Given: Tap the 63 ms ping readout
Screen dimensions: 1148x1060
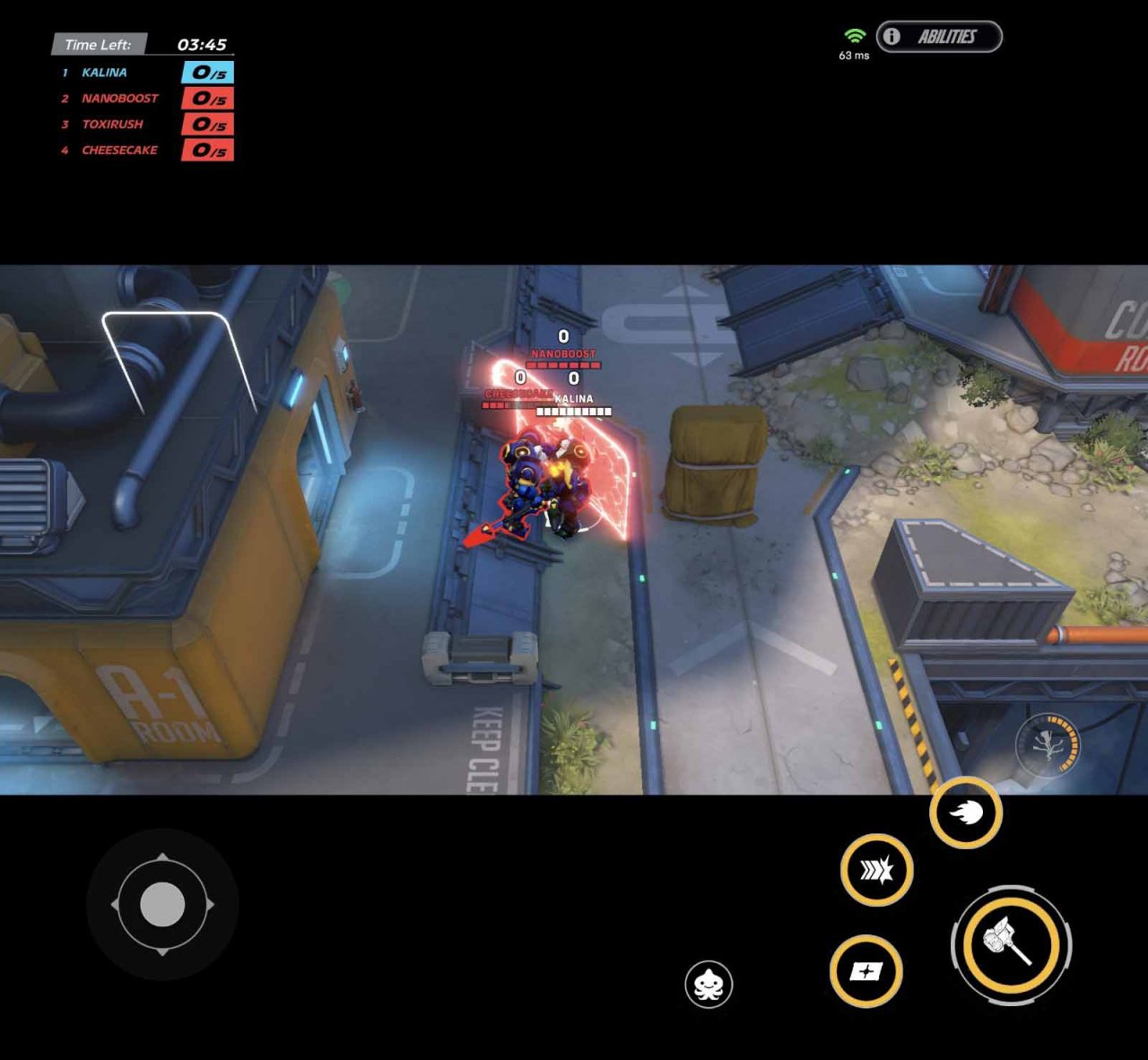Looking at the screenshot, I should (853, 56).
